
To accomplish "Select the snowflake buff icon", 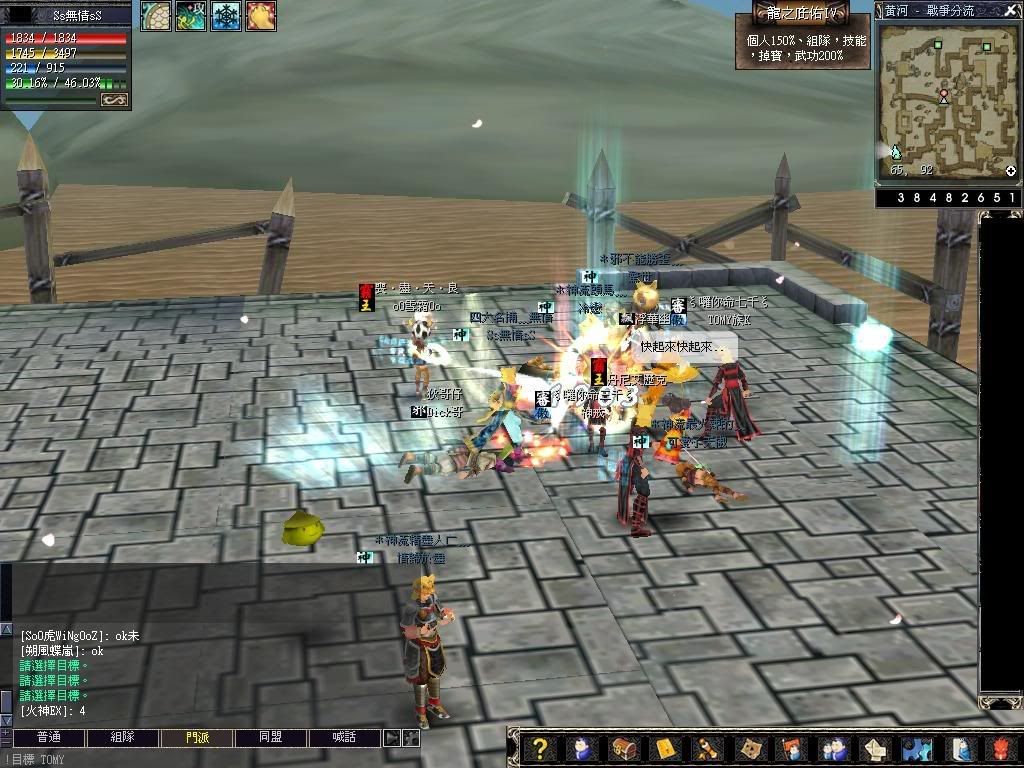I will tap(225, 16).
